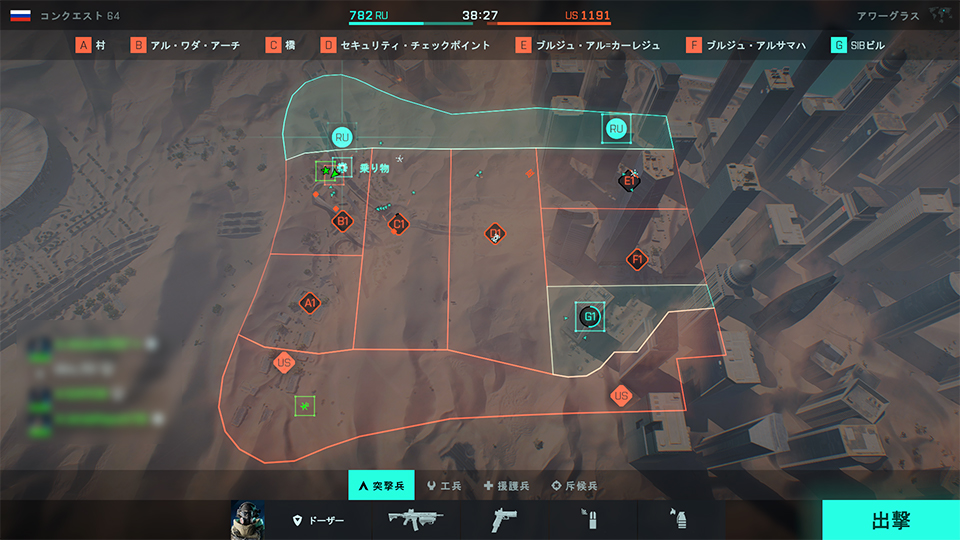Open the pistol sidearm slot

[x=503, y=520]
